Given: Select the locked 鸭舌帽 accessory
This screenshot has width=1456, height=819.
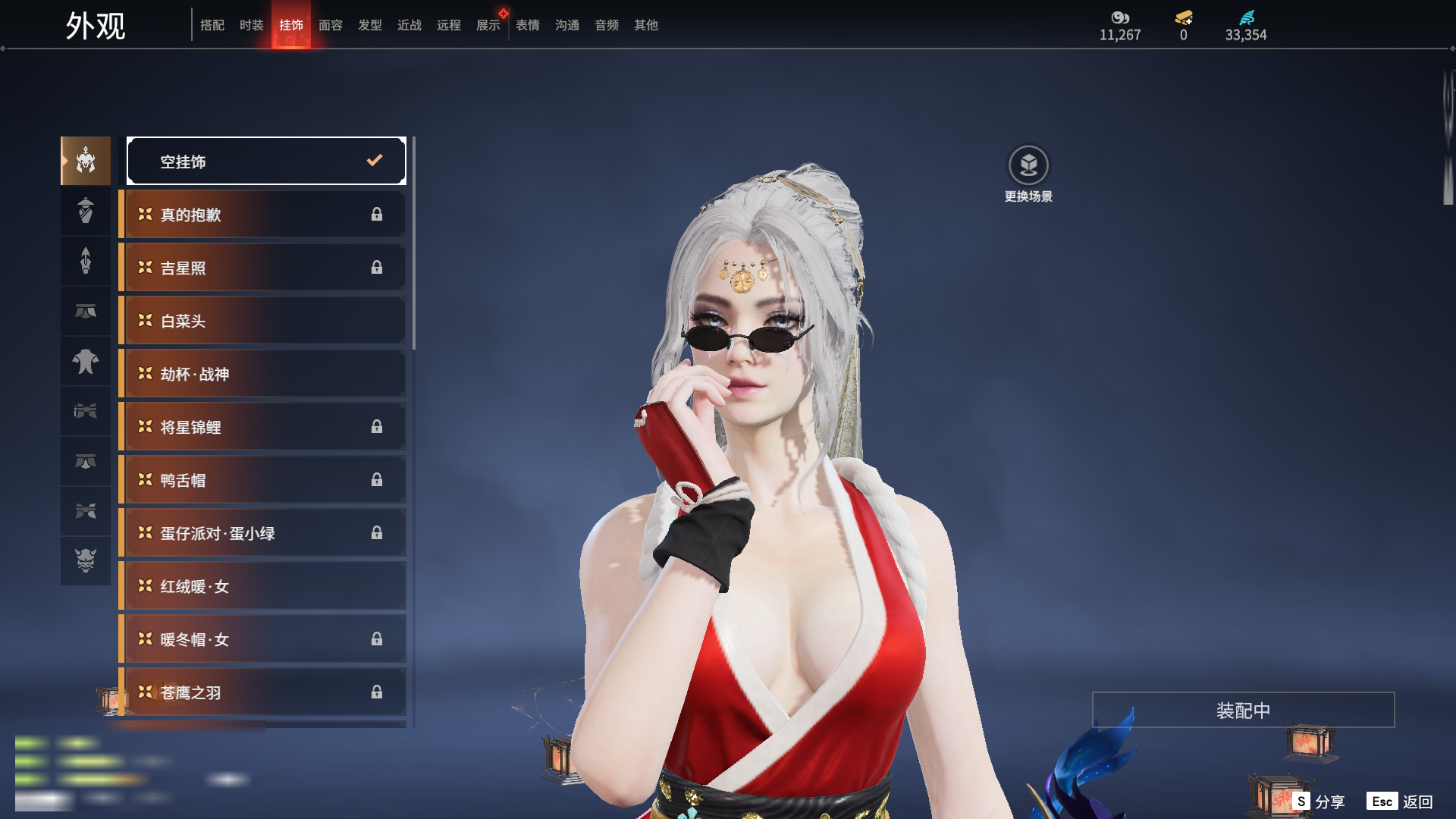Looking at the screenshot, I should click(x=264, y=480).
